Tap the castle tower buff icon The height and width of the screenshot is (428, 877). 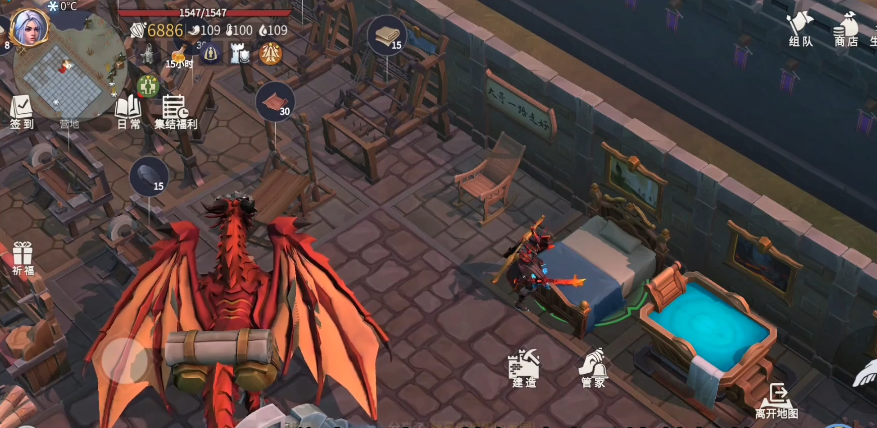240,54
